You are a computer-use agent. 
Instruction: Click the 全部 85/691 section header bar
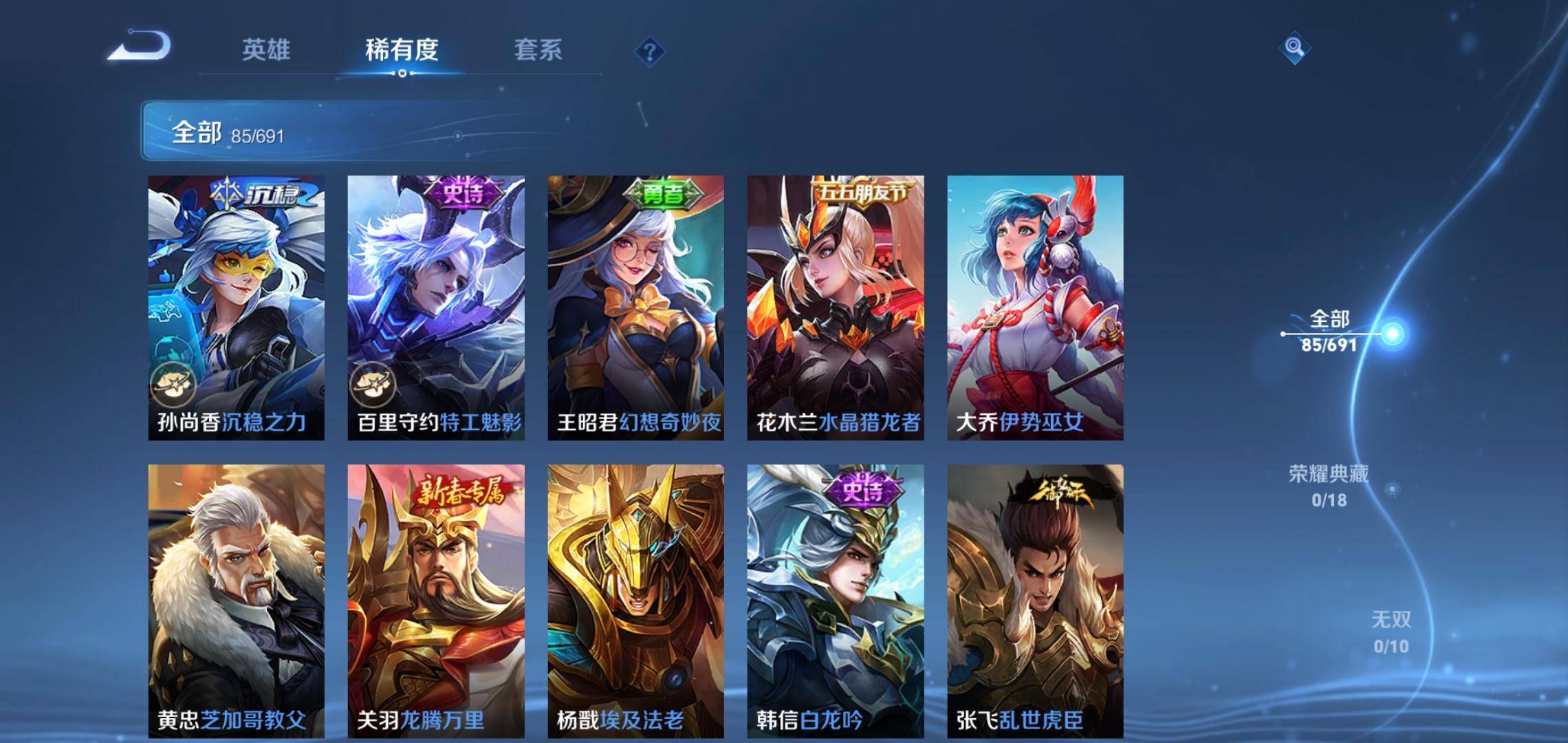point(371,131)
